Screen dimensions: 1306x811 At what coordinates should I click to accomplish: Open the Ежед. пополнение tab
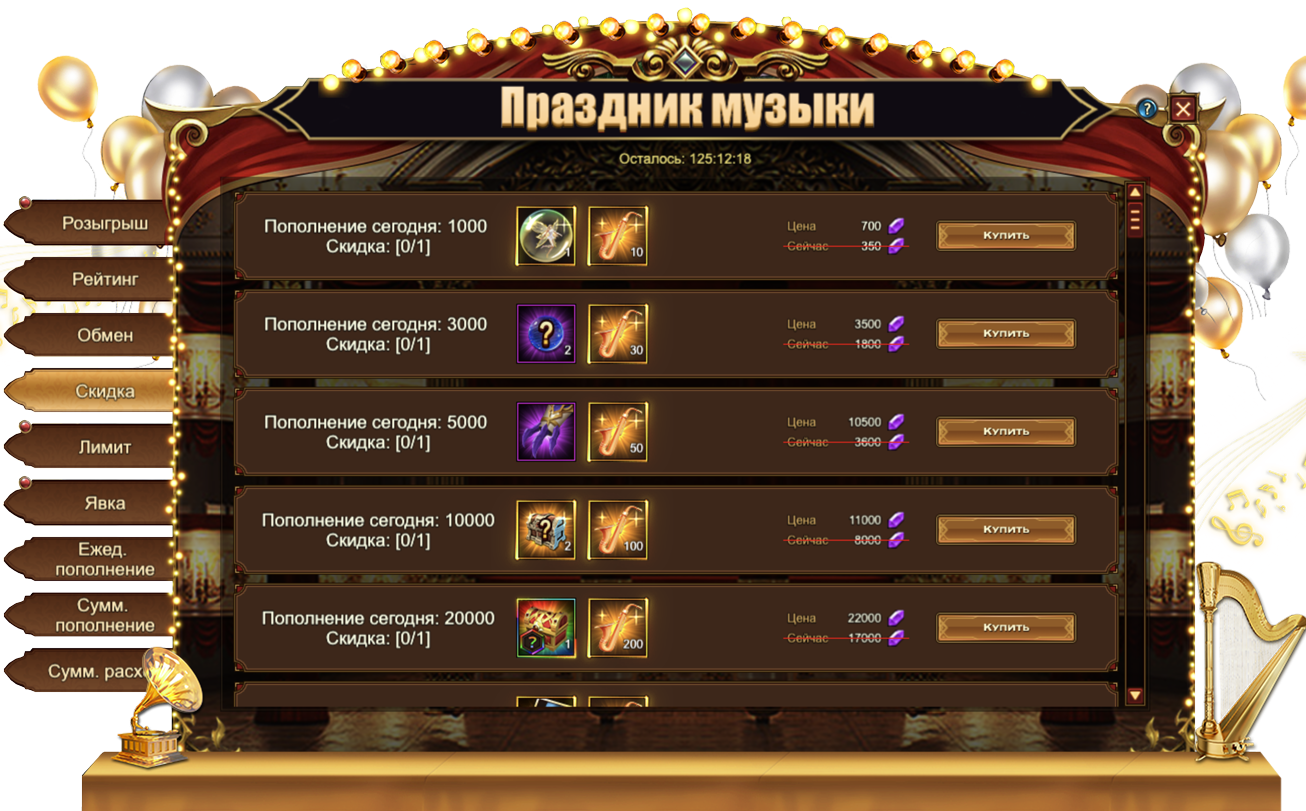[x=104, y=559]
